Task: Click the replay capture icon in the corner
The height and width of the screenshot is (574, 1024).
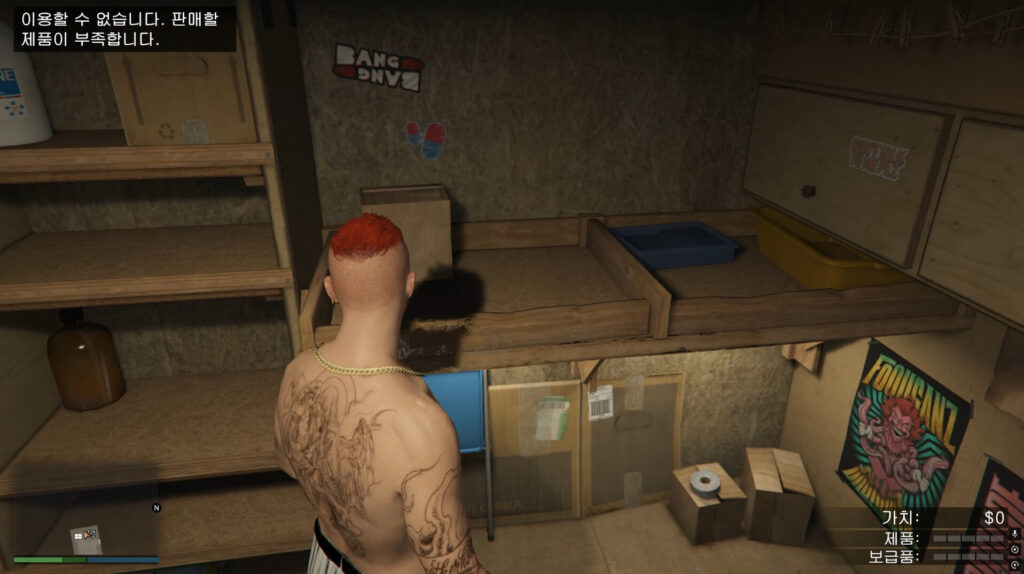Action: (1015, 565)
